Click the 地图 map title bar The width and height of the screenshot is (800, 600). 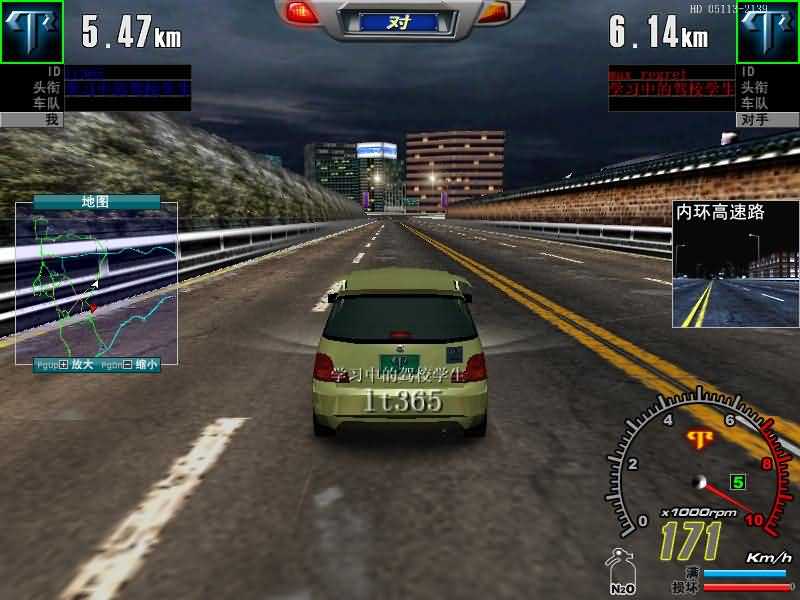(x=96, y=202)
